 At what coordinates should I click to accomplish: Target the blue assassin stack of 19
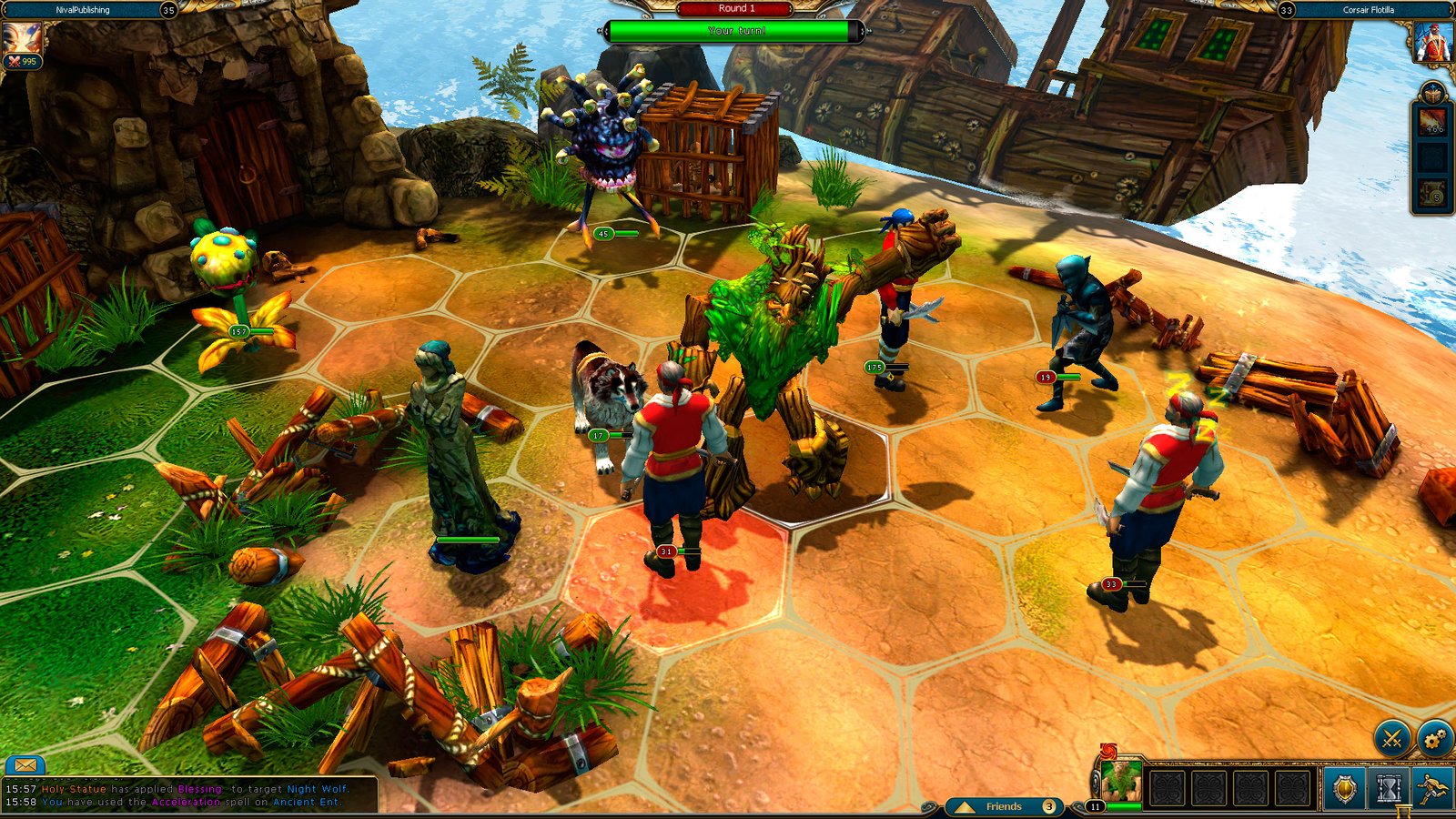click(1079, 328)
